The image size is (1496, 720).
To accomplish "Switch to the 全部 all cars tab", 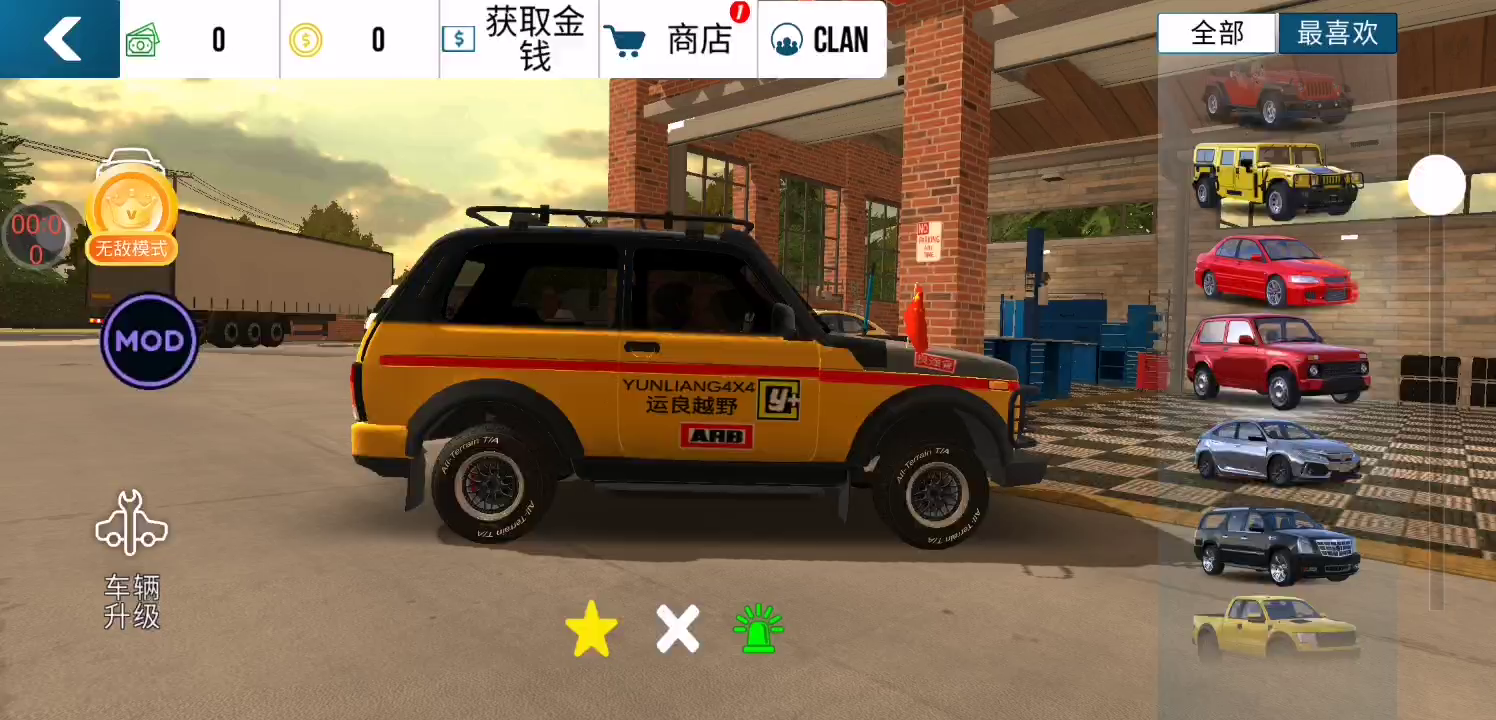I will 1217,33.
